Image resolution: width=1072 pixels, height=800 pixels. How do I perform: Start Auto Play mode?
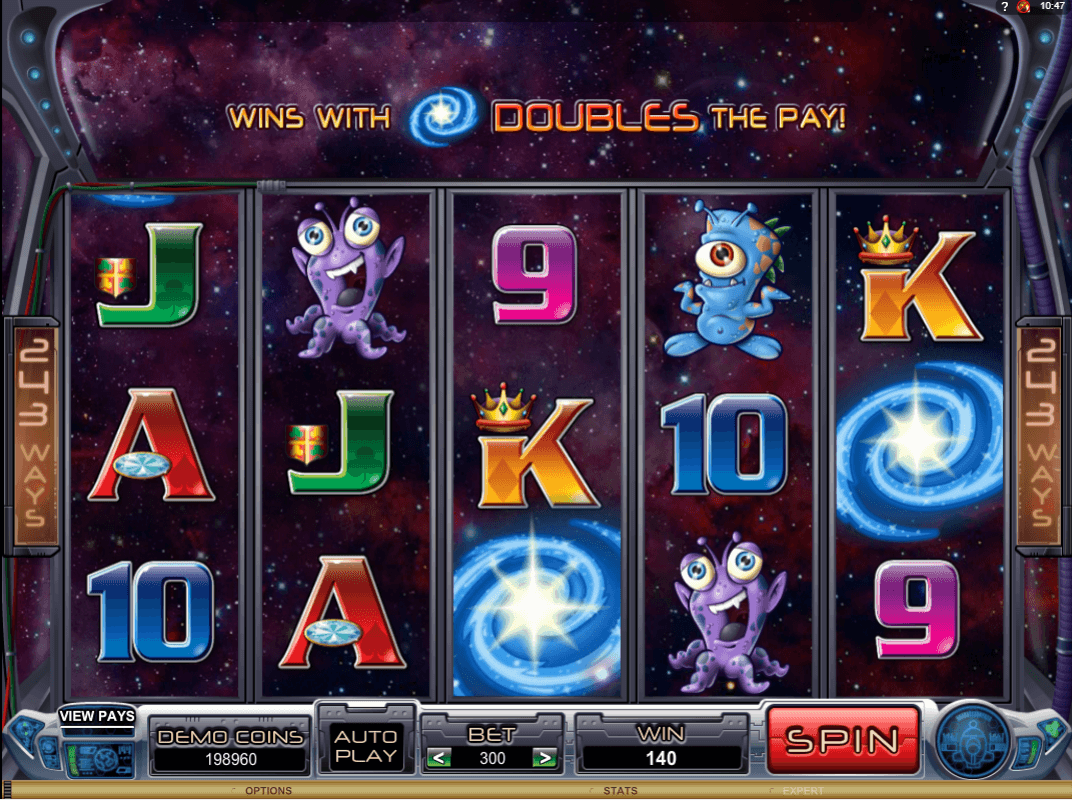pyautogui.click(x=365, y=745)
